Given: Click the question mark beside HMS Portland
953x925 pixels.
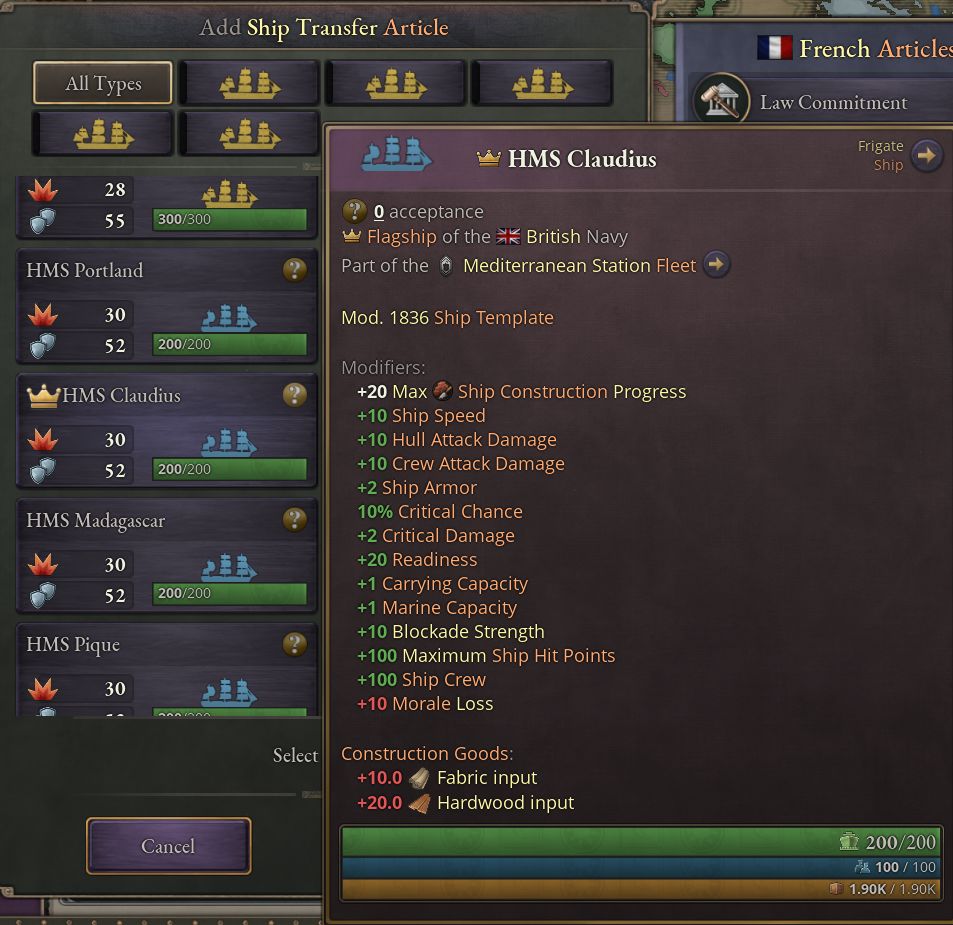Looking at the screenshot, I should (294, 270).
